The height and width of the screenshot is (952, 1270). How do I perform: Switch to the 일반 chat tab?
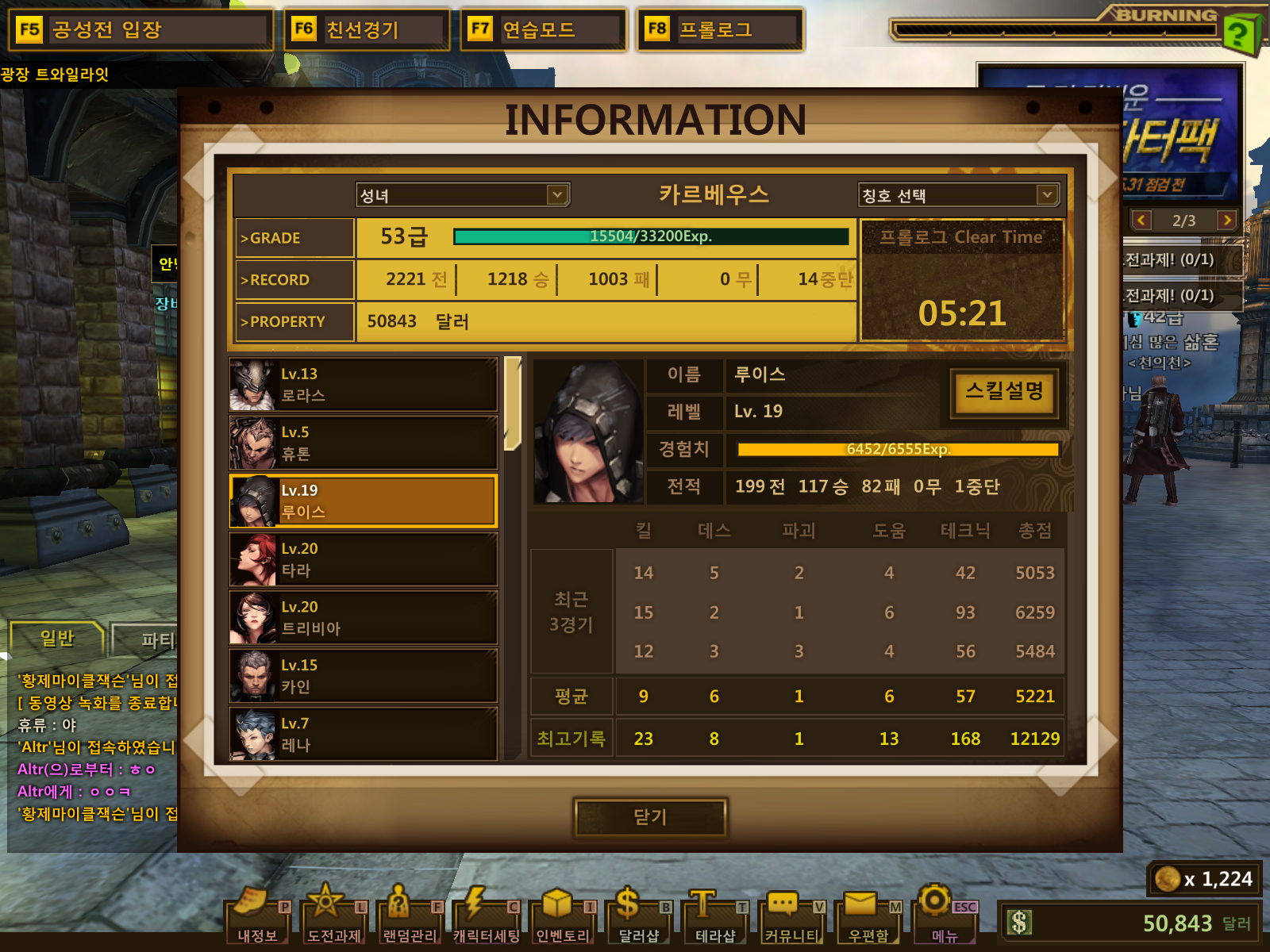(57, 638)
